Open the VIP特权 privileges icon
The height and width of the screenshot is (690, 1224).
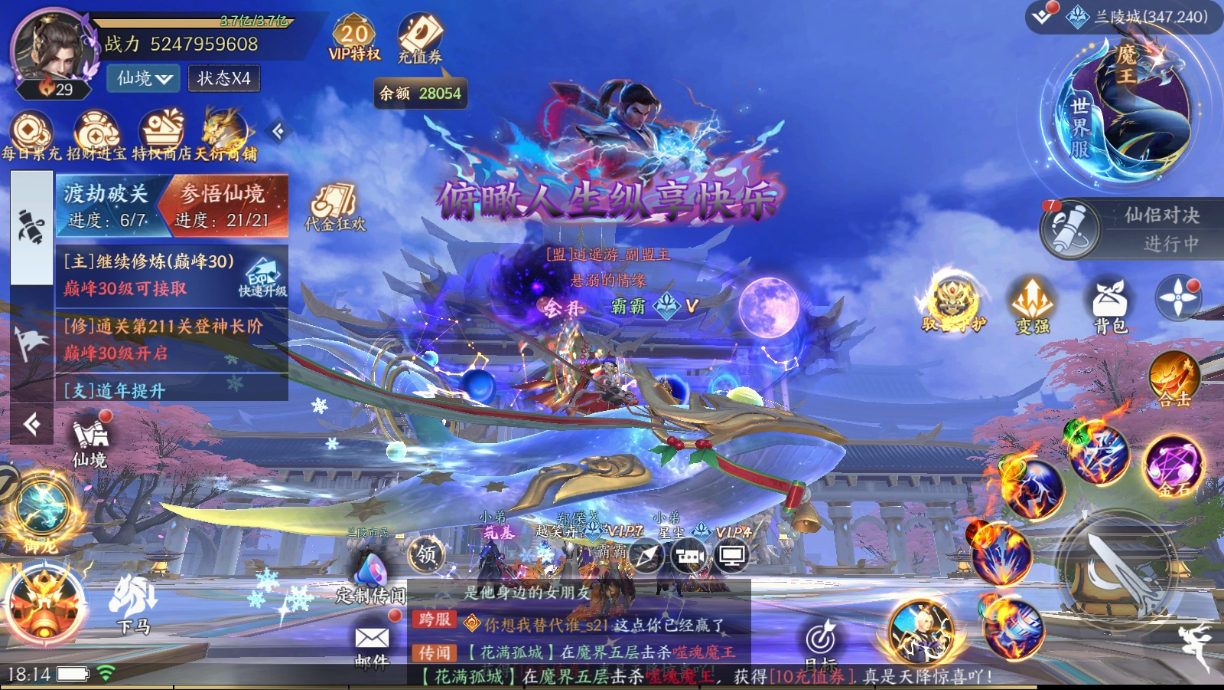(x=353, y=36)
